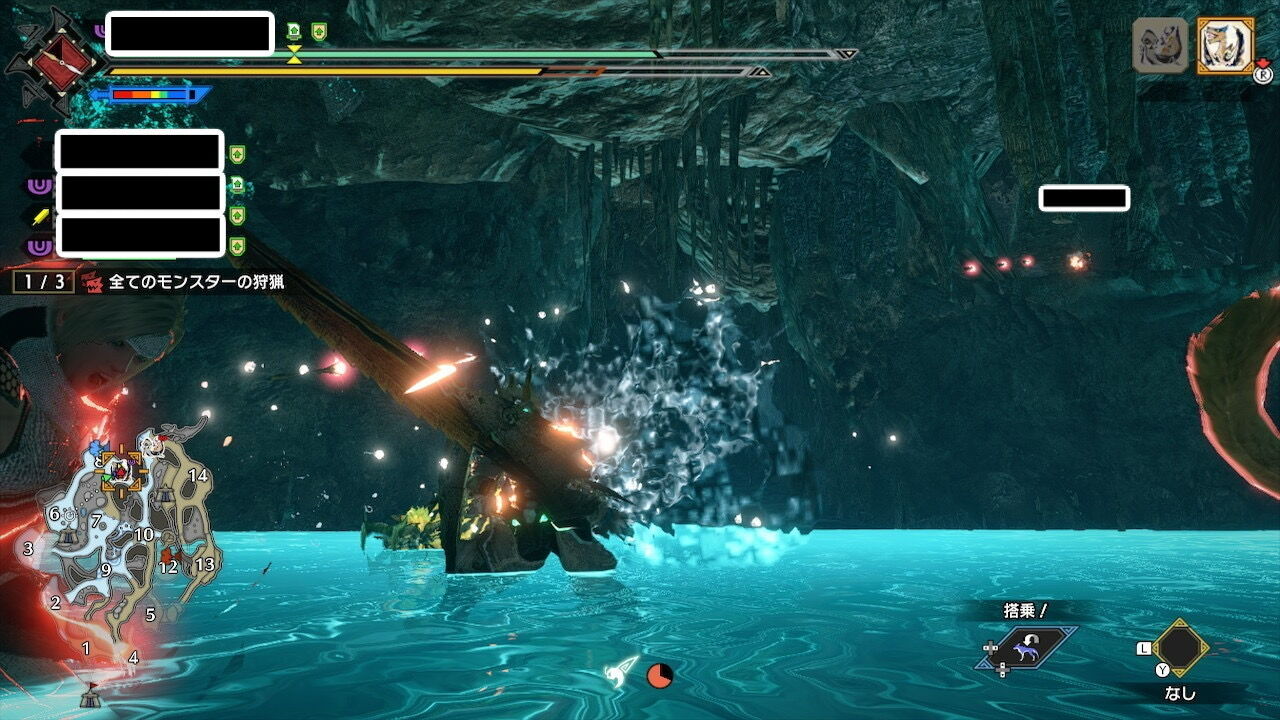Activate the 搭乗 mount action icon
Viewport: 1280px width, 720px height.
[x=1026, y=648]
